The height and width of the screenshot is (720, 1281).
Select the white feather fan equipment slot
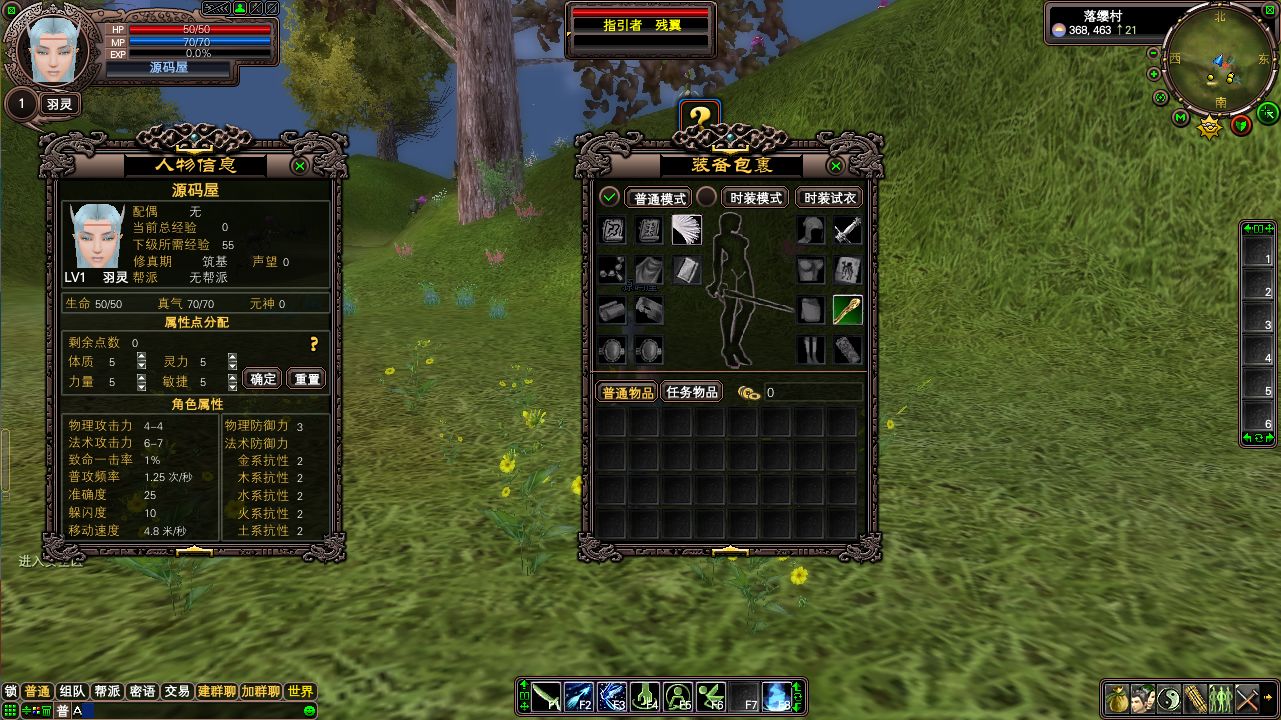click(x=687, y=230)
